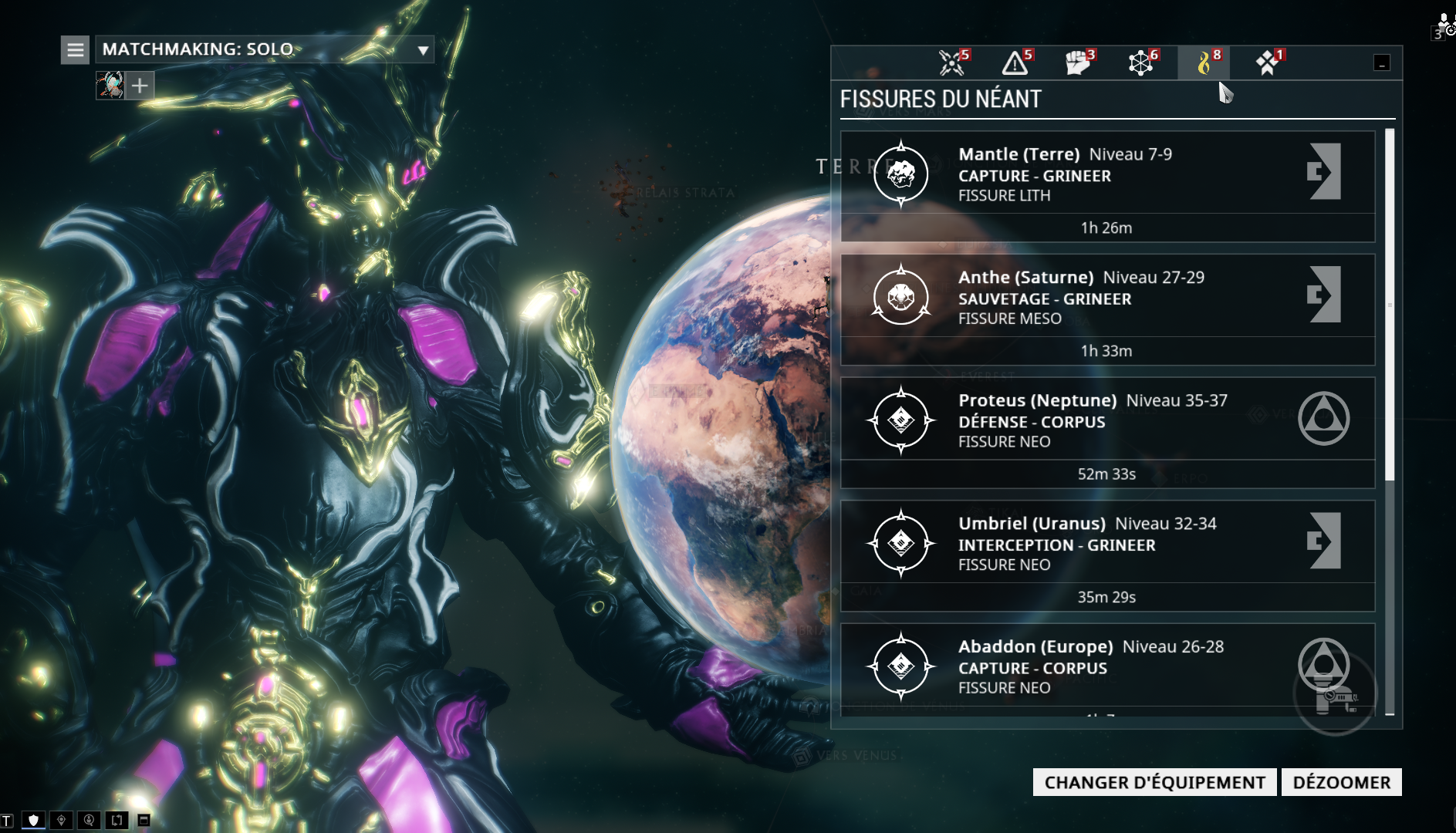This screenshot has height=833, width=1456.
Task: Click Changer d'Équipement button
Action: (1154, 782)
